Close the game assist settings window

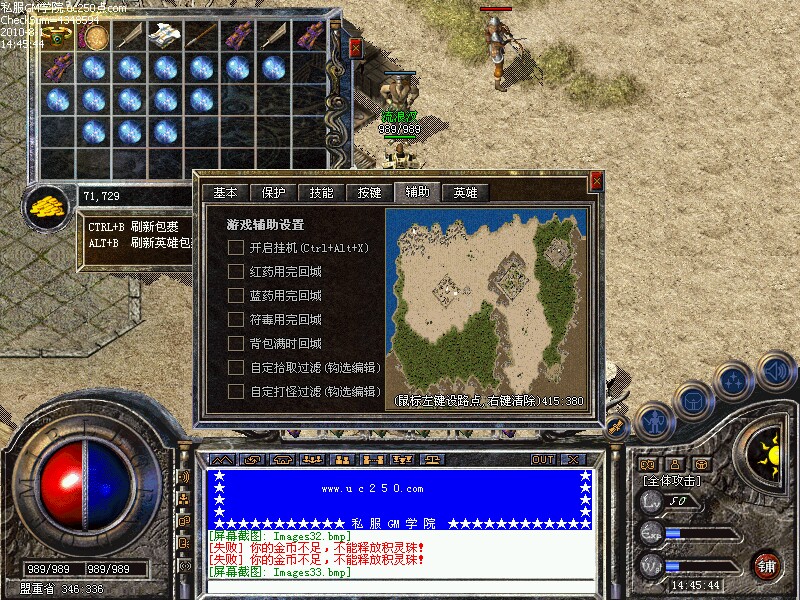[597, 181]
